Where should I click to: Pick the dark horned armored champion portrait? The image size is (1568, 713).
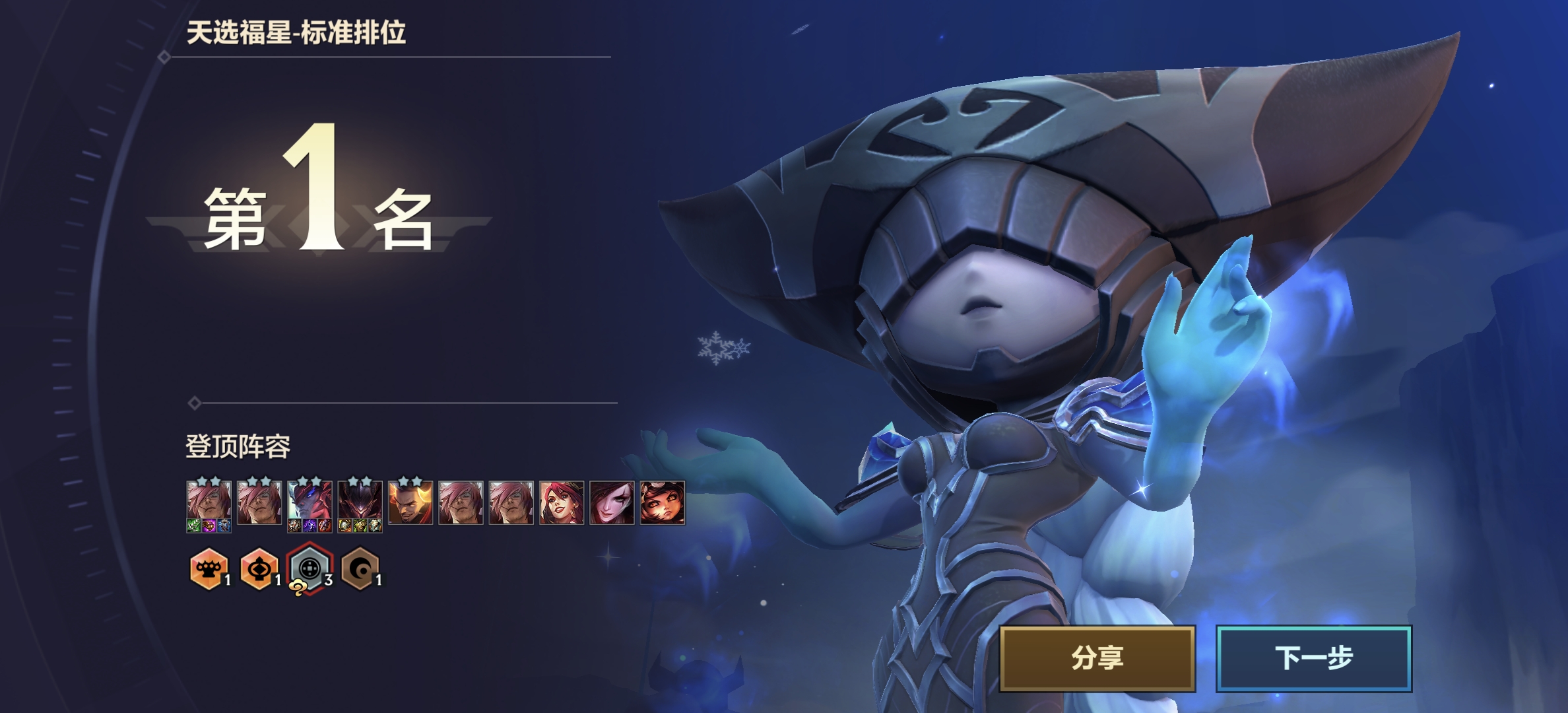[360, 504]
